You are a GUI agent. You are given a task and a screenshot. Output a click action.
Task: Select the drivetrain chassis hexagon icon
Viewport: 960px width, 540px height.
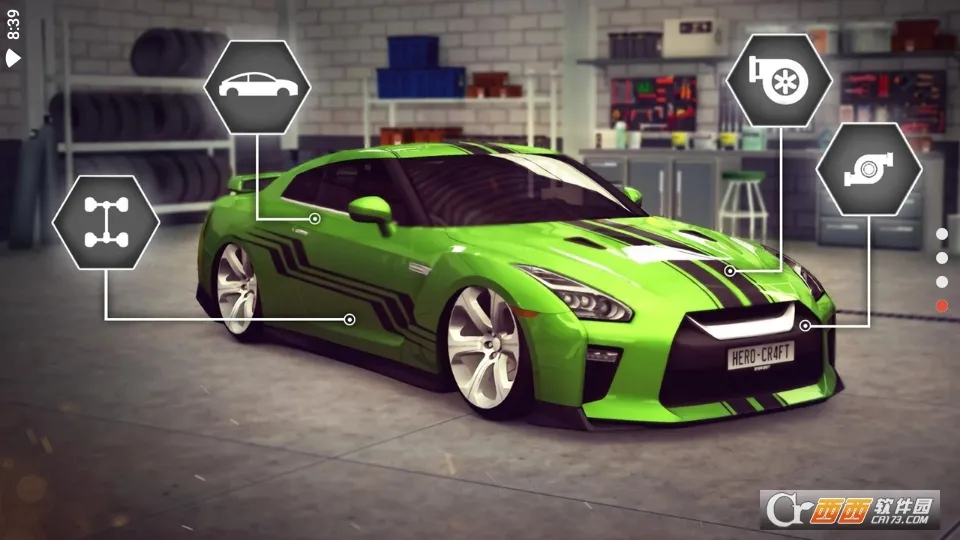pyautogui.click(x=105, y=222)
